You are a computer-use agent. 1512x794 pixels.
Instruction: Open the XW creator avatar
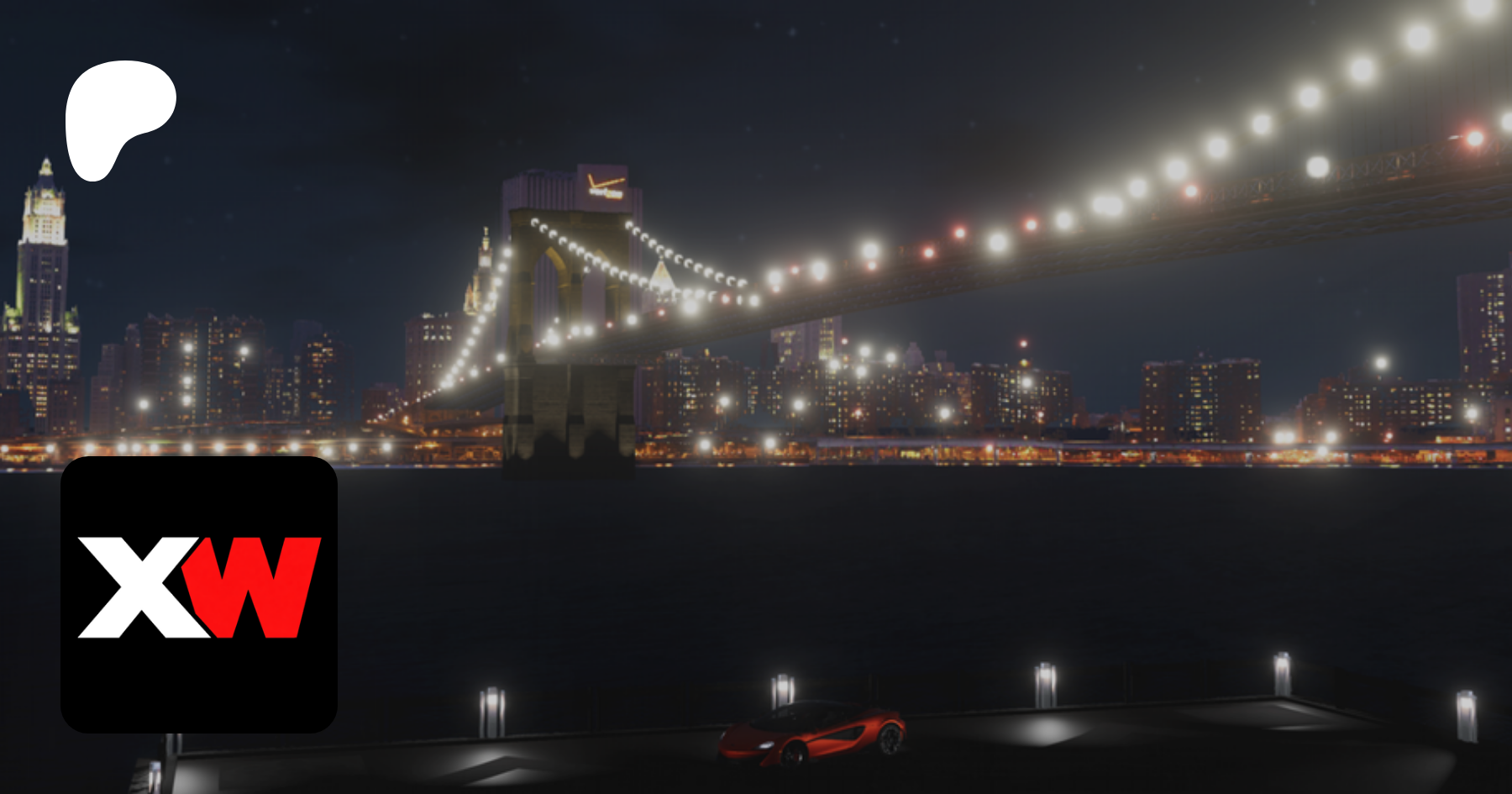click(x=199, y=594)
